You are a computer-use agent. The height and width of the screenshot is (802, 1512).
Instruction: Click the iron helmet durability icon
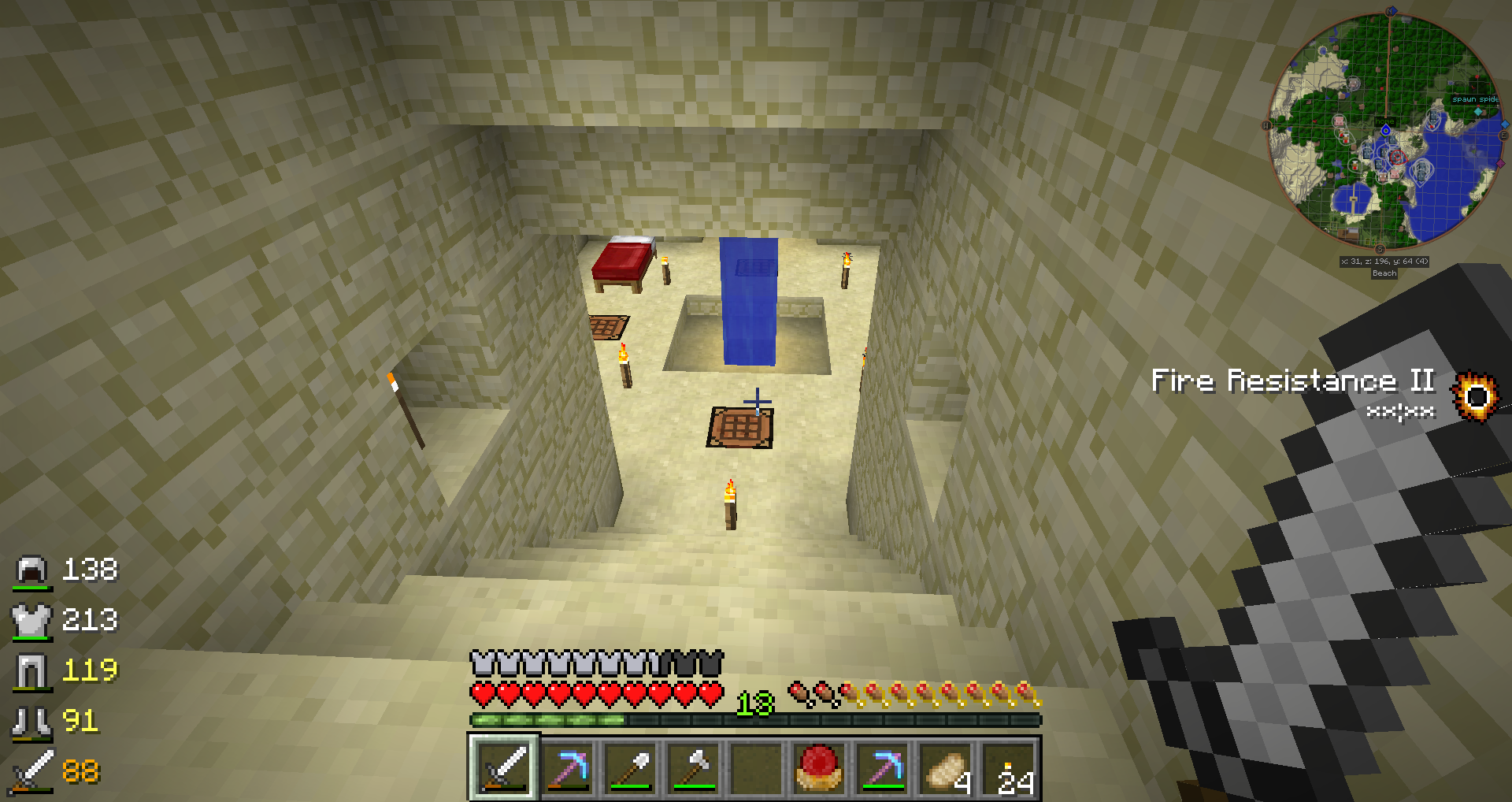31,570
